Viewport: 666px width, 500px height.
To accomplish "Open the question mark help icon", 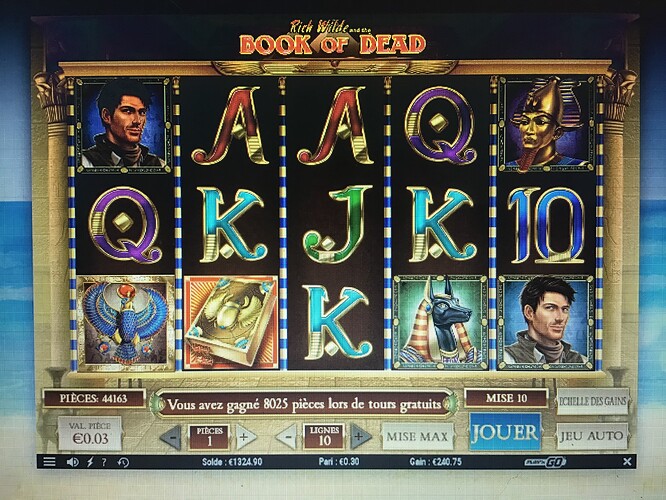I will coord(106,462).
